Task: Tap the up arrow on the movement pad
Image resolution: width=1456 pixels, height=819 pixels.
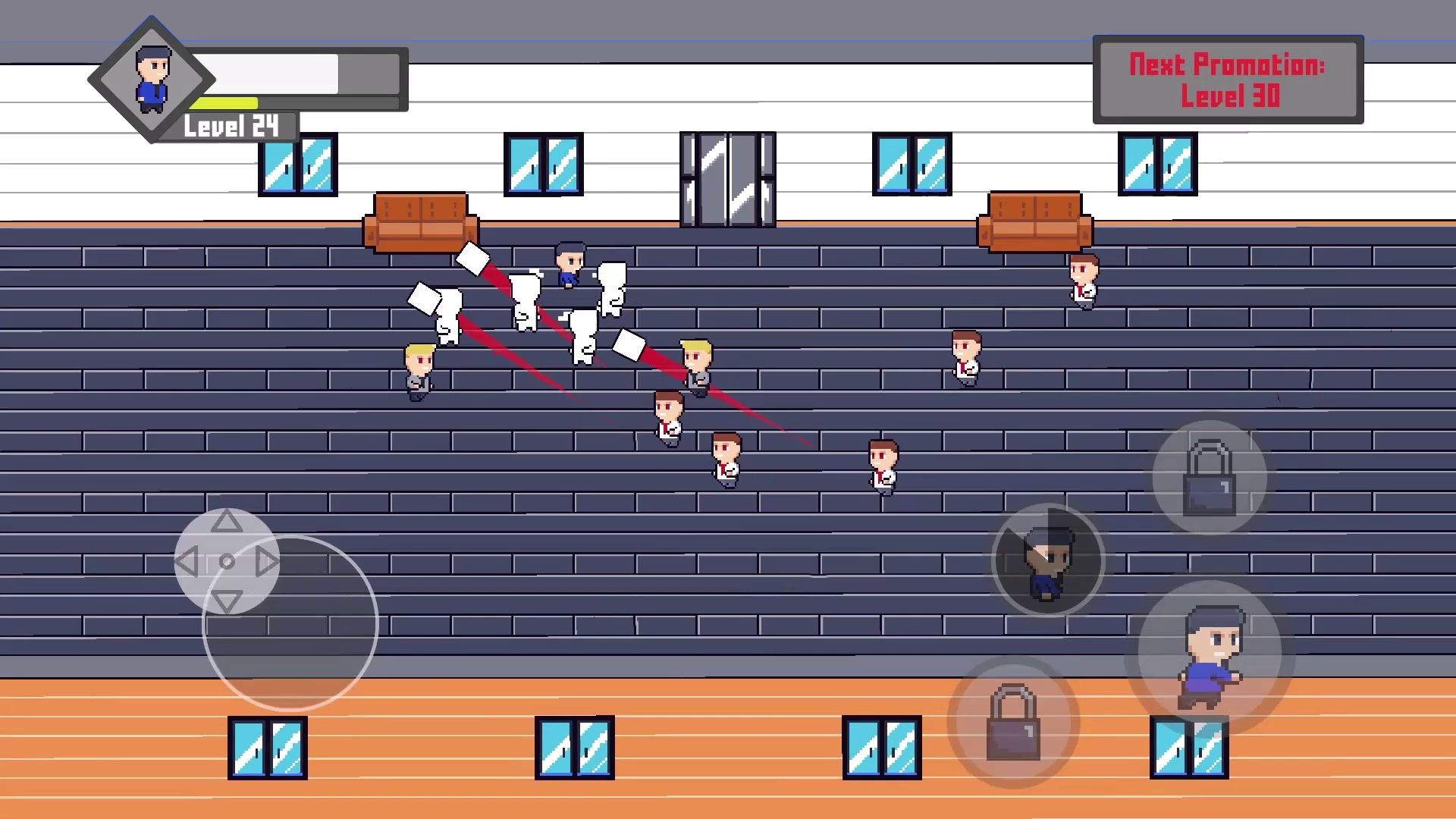Action: pos(226,521)
